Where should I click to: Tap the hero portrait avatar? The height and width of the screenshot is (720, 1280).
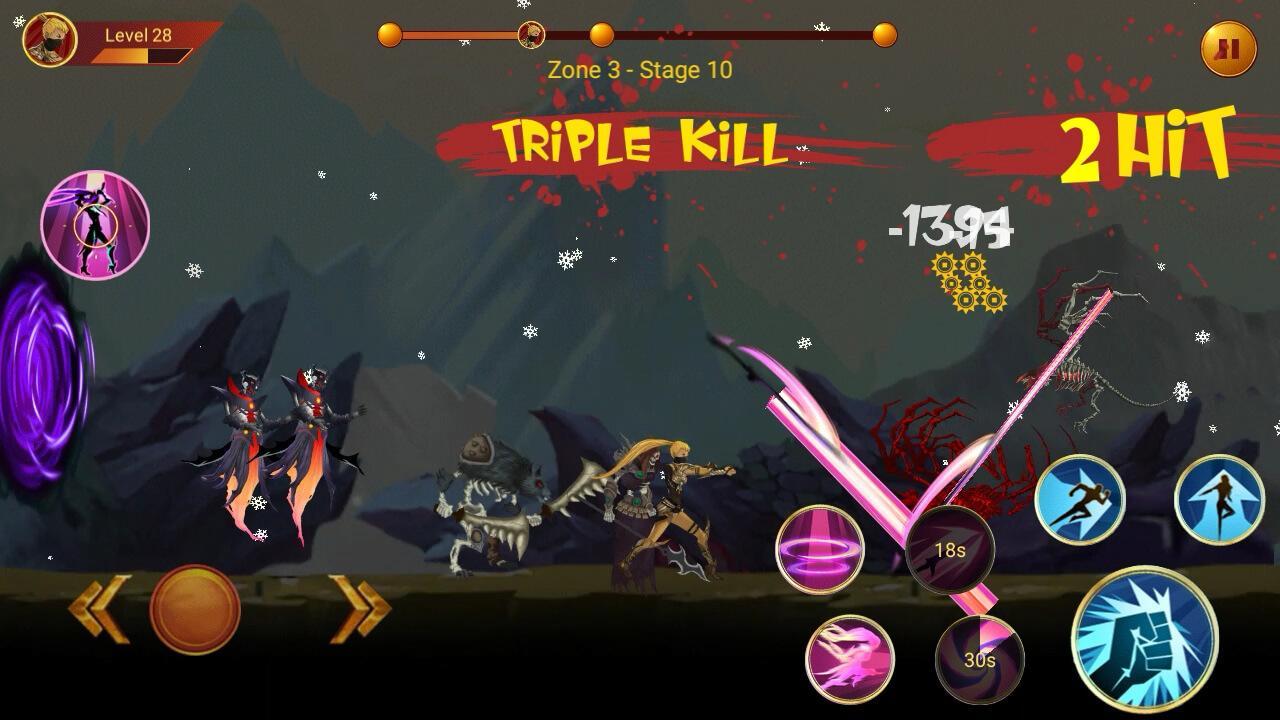coord(49,40)
